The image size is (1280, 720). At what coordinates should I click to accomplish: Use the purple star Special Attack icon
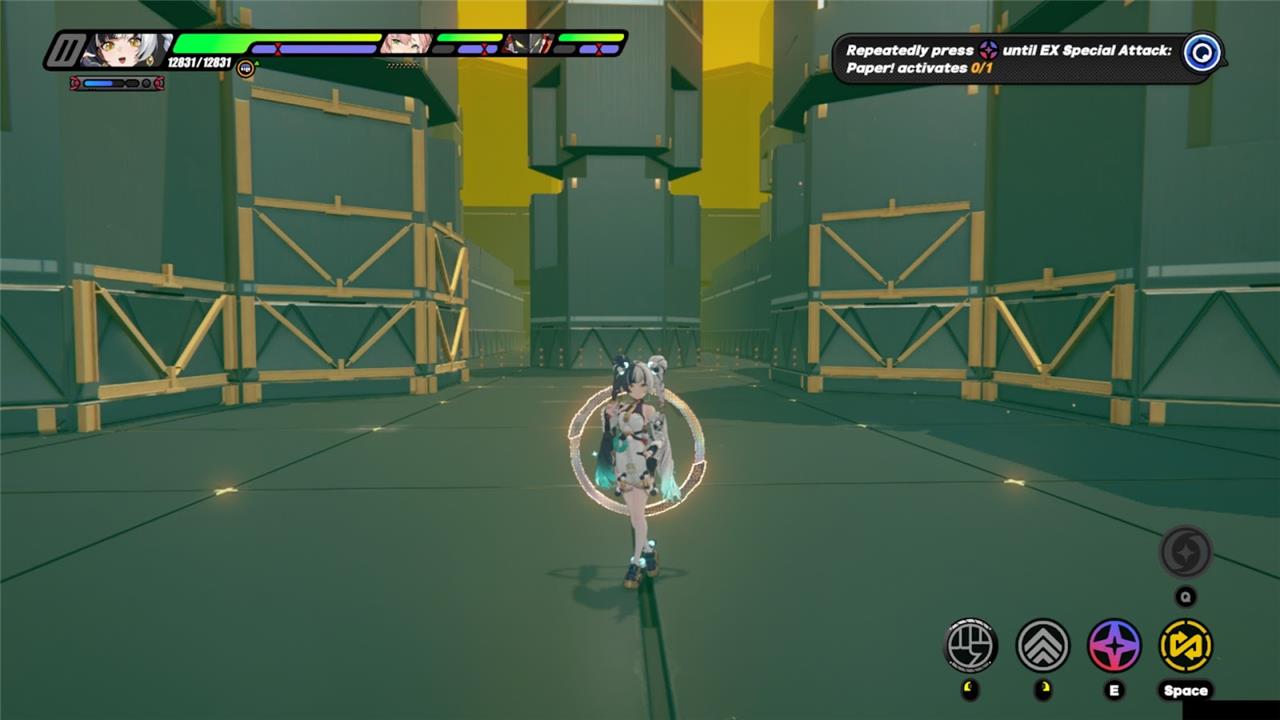click(x=1114, y=645)
